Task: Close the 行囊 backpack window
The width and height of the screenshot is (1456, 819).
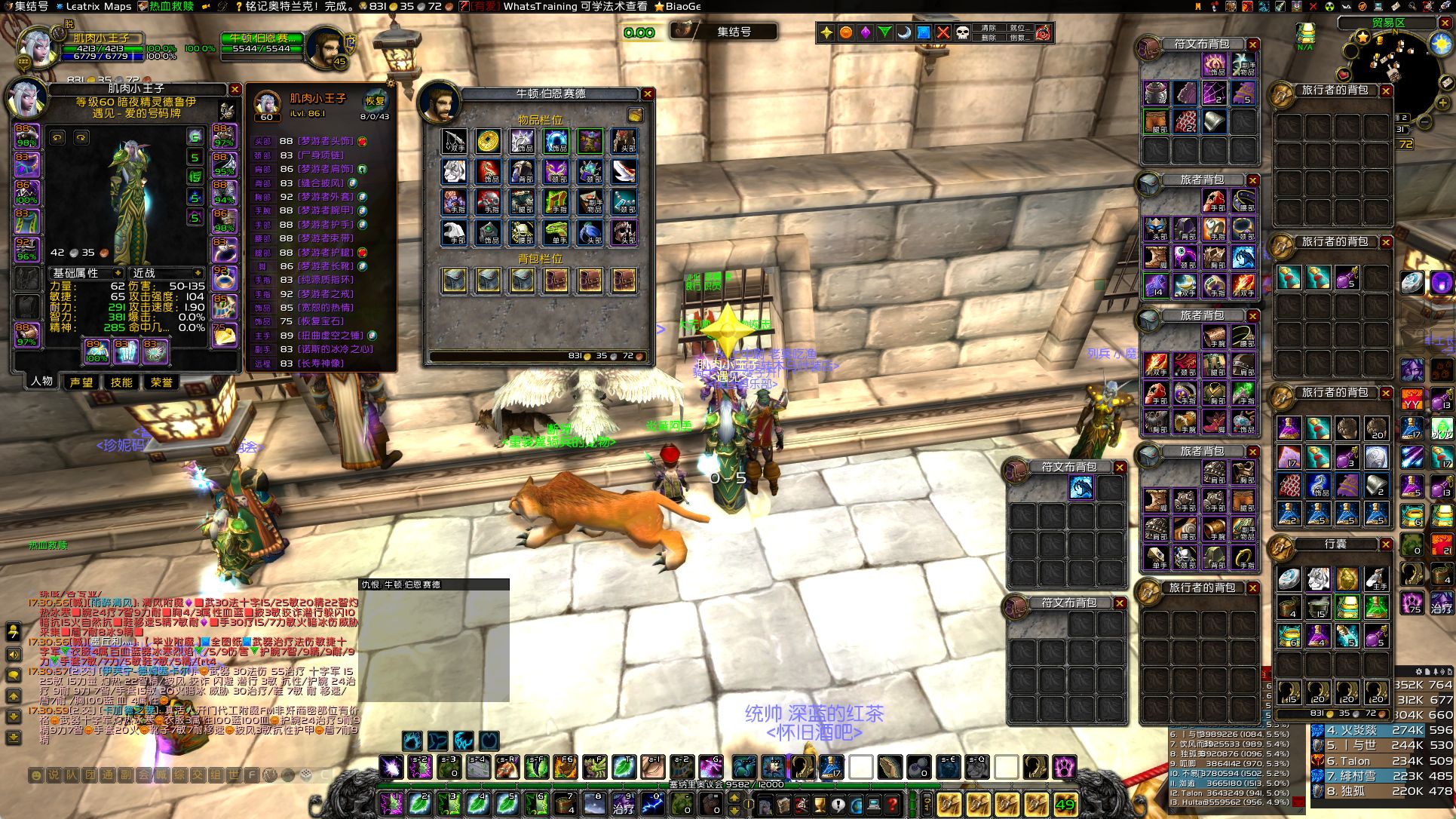Action: (1386, 544)
